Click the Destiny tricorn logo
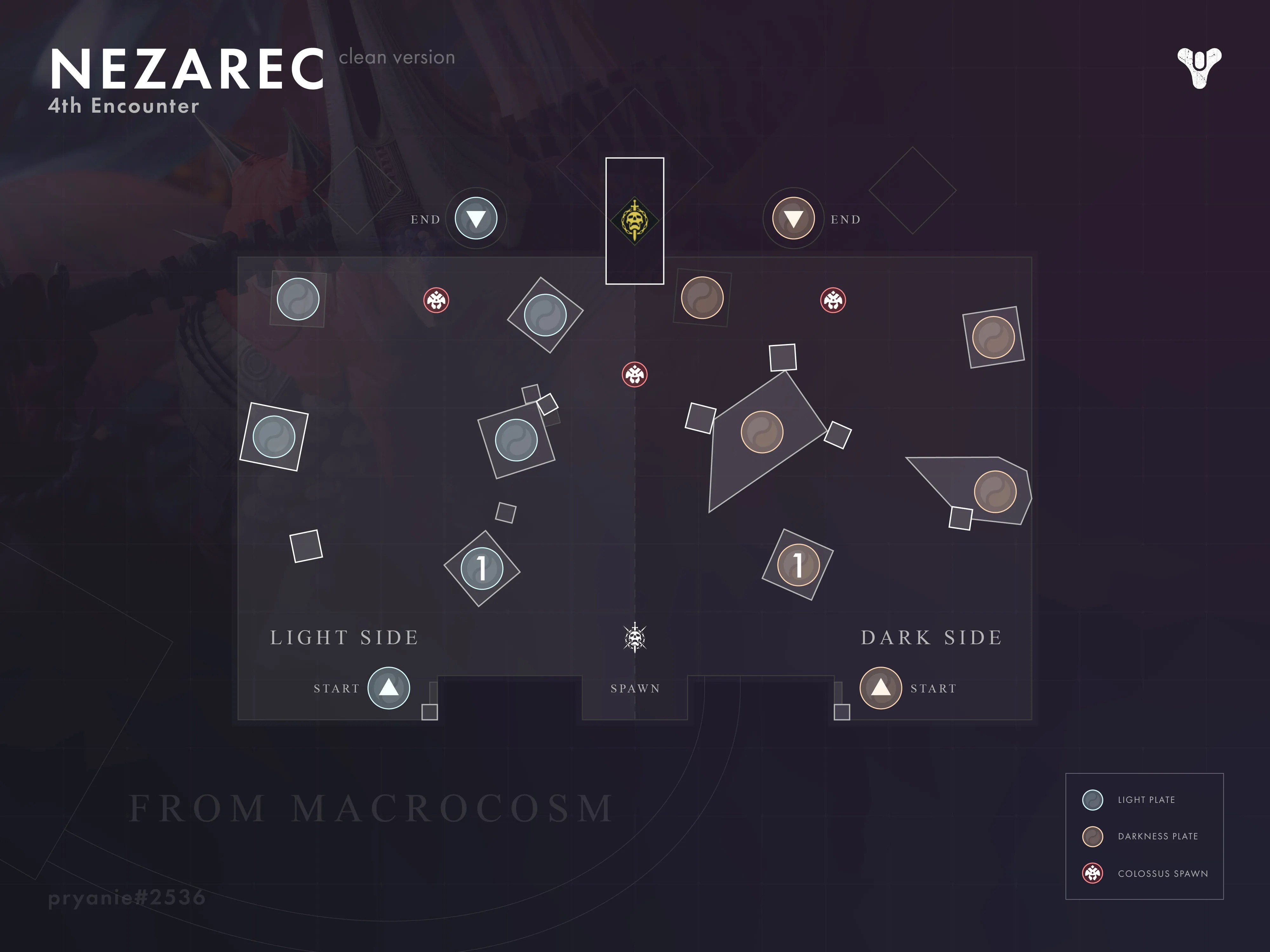The width and height of the screenshot is (1270, 952). 1200,68
